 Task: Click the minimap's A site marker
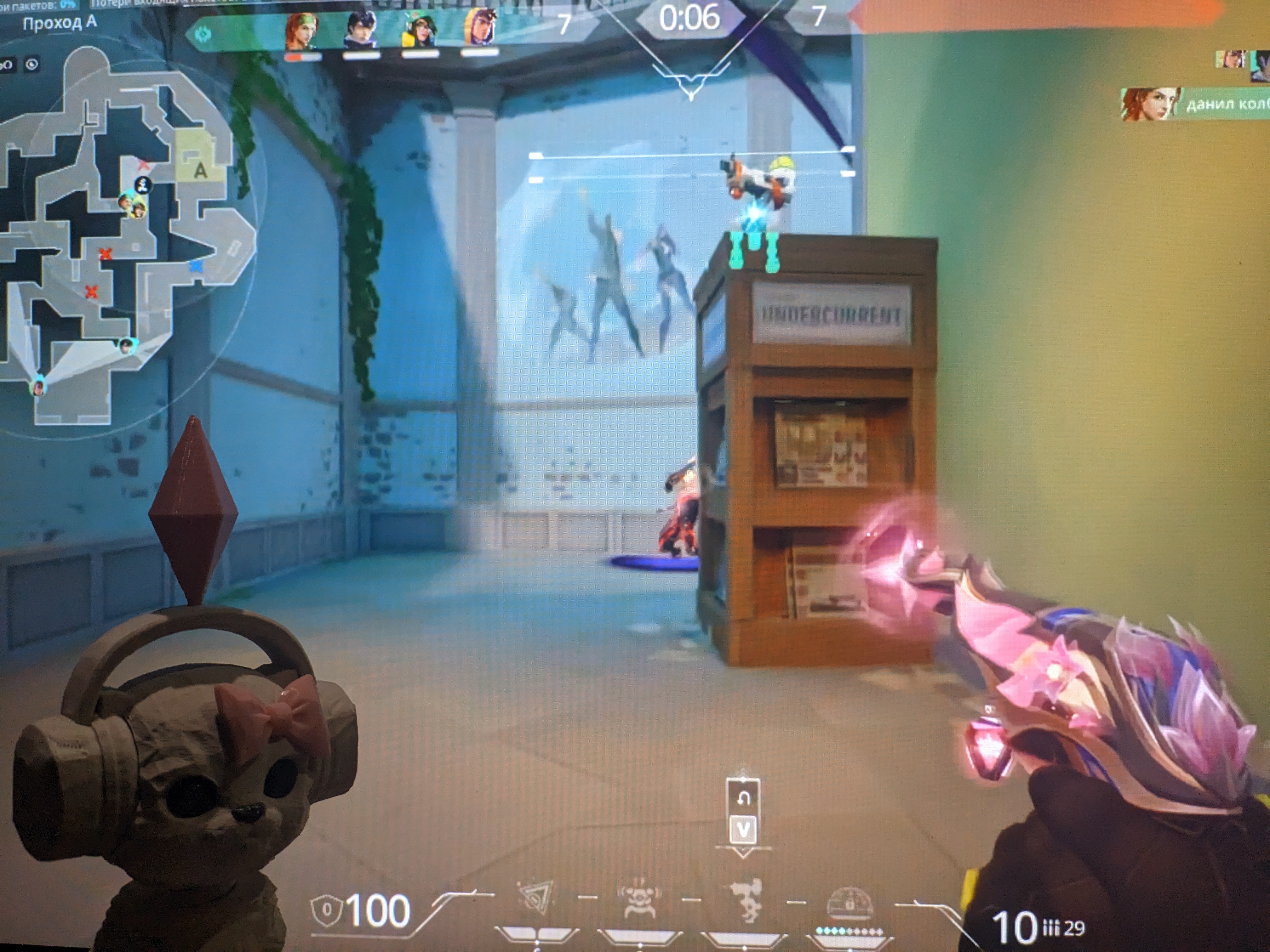200,170
